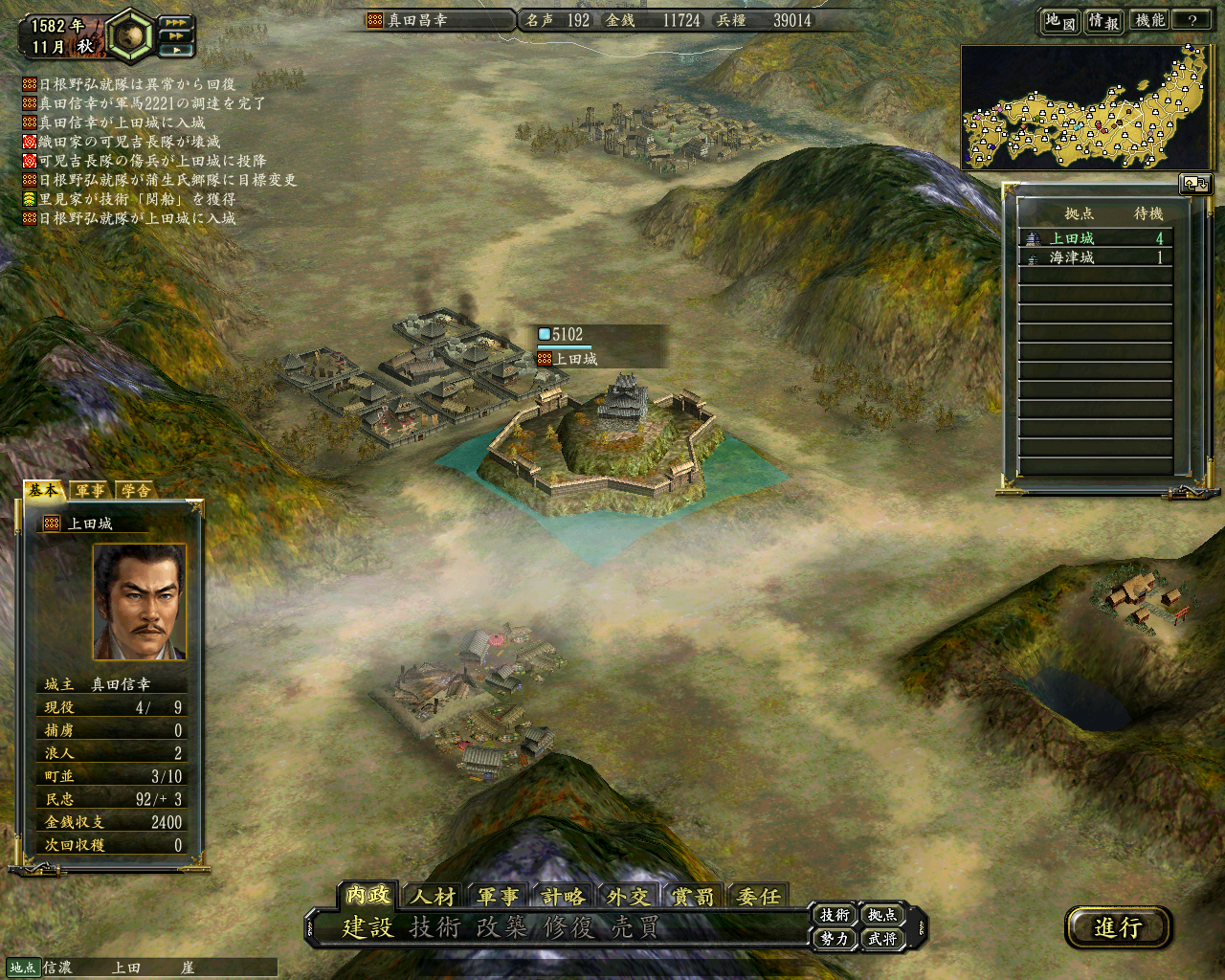Select the 賞罰 rewards tab
The height and width of the screenshot is (980, 1225).
click(692, 896)
